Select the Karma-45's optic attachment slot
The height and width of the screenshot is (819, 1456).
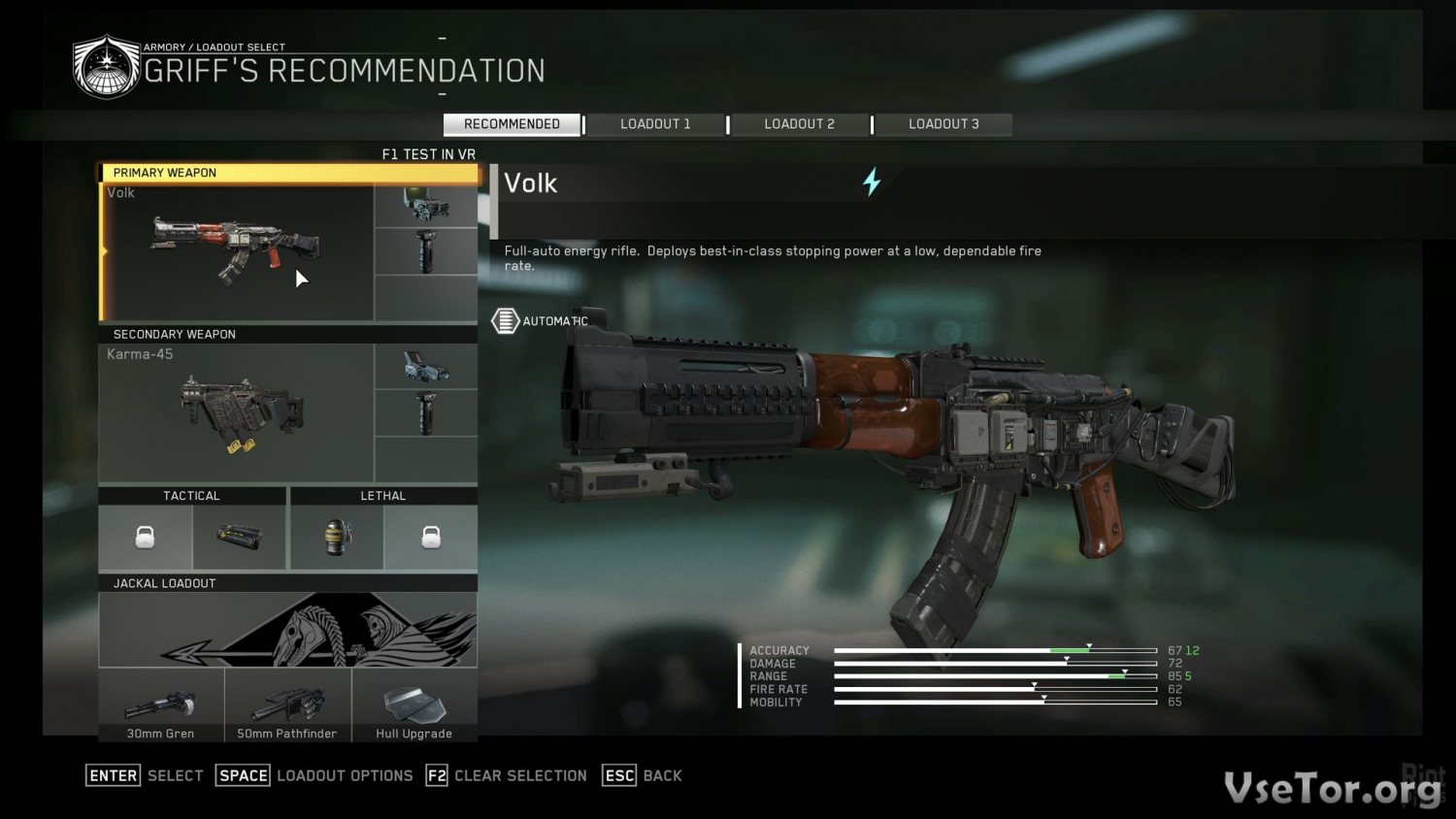pos(426,367)
